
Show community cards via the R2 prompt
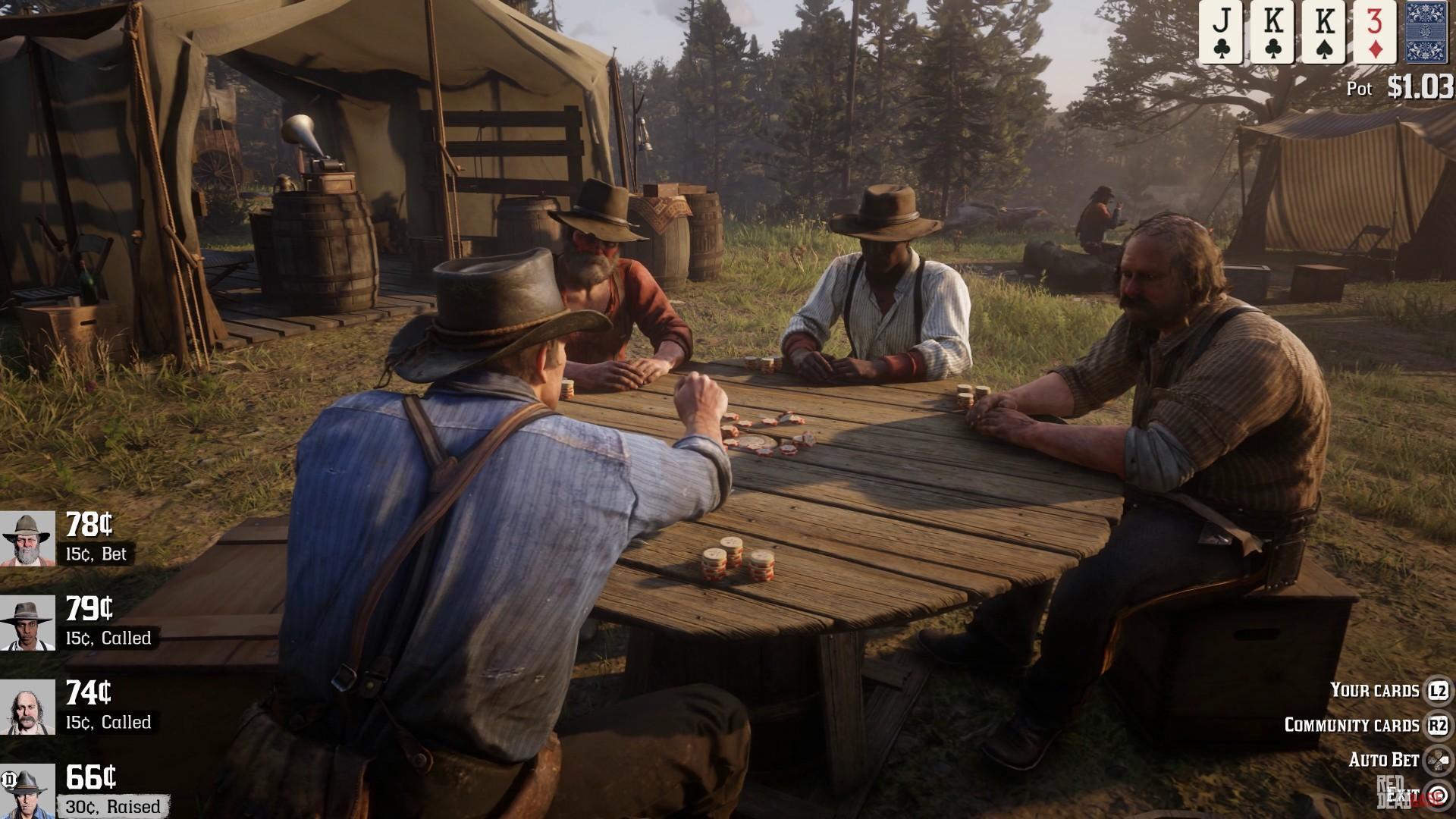coord(1439,724)
